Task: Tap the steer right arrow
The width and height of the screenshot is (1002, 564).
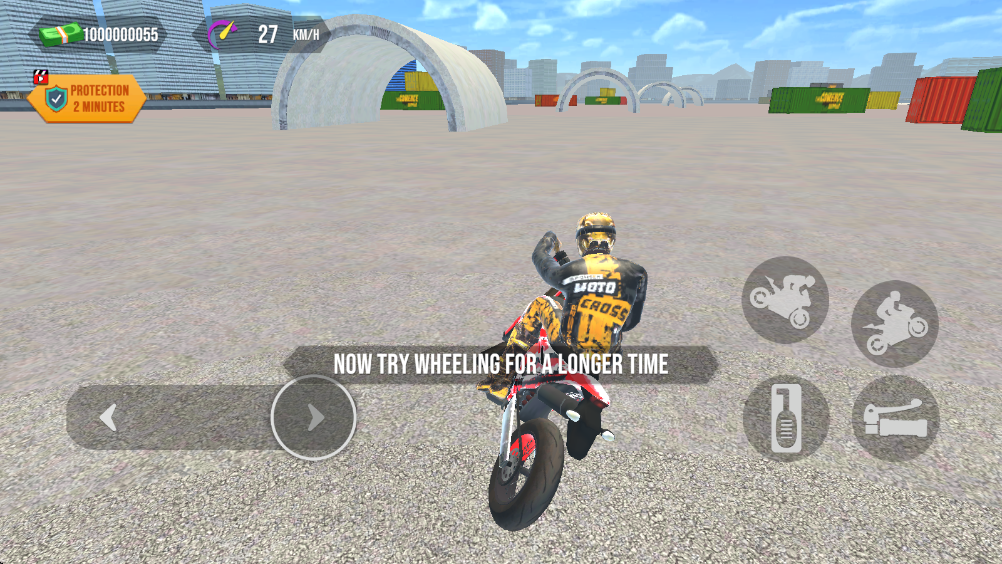Action: tap(314, 417)
